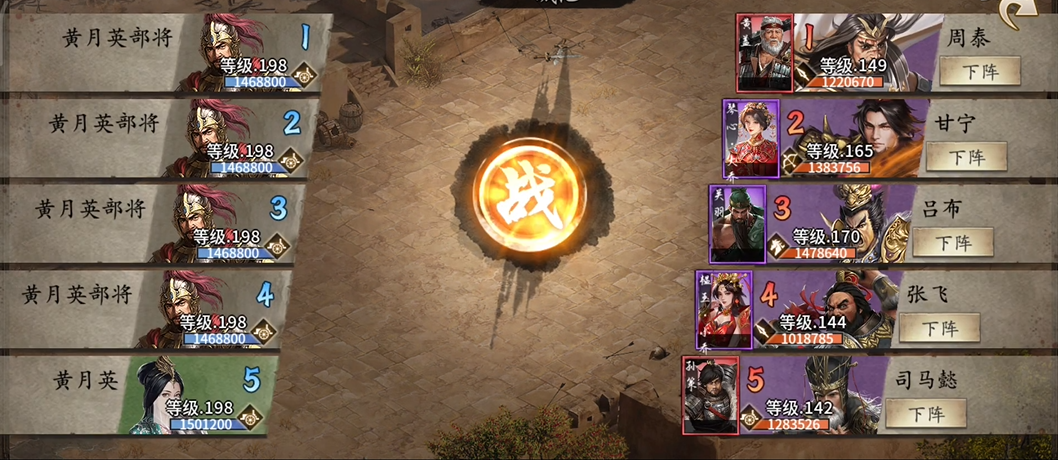Image resolution: width=1058 pixels, height=460 pixels.
Task: Choose 下阵 for 司马懿
Action: click(925, 413)
